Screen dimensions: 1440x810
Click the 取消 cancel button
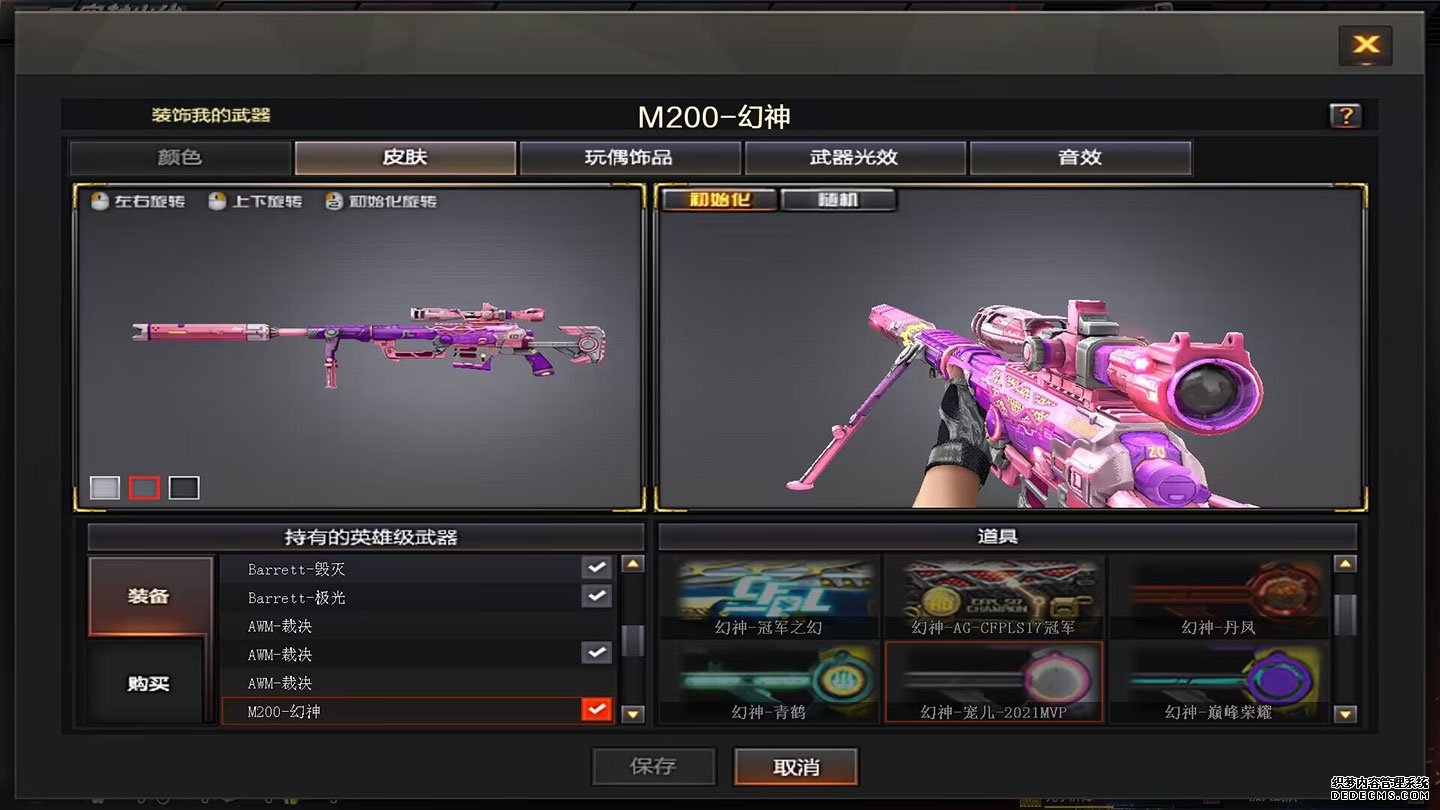(x=796, y=767)
